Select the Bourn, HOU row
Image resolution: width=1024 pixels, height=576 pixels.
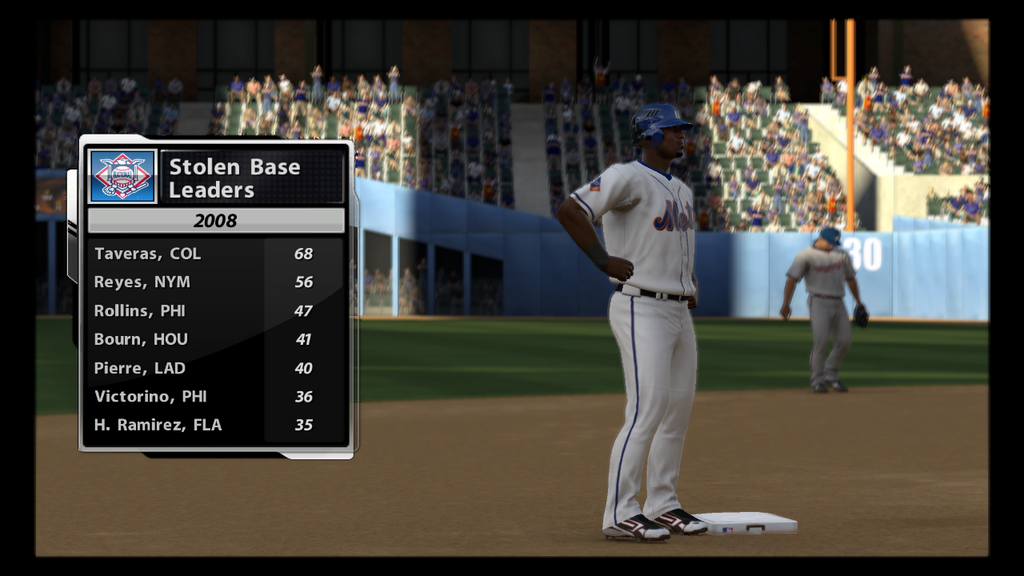point(215,339)
